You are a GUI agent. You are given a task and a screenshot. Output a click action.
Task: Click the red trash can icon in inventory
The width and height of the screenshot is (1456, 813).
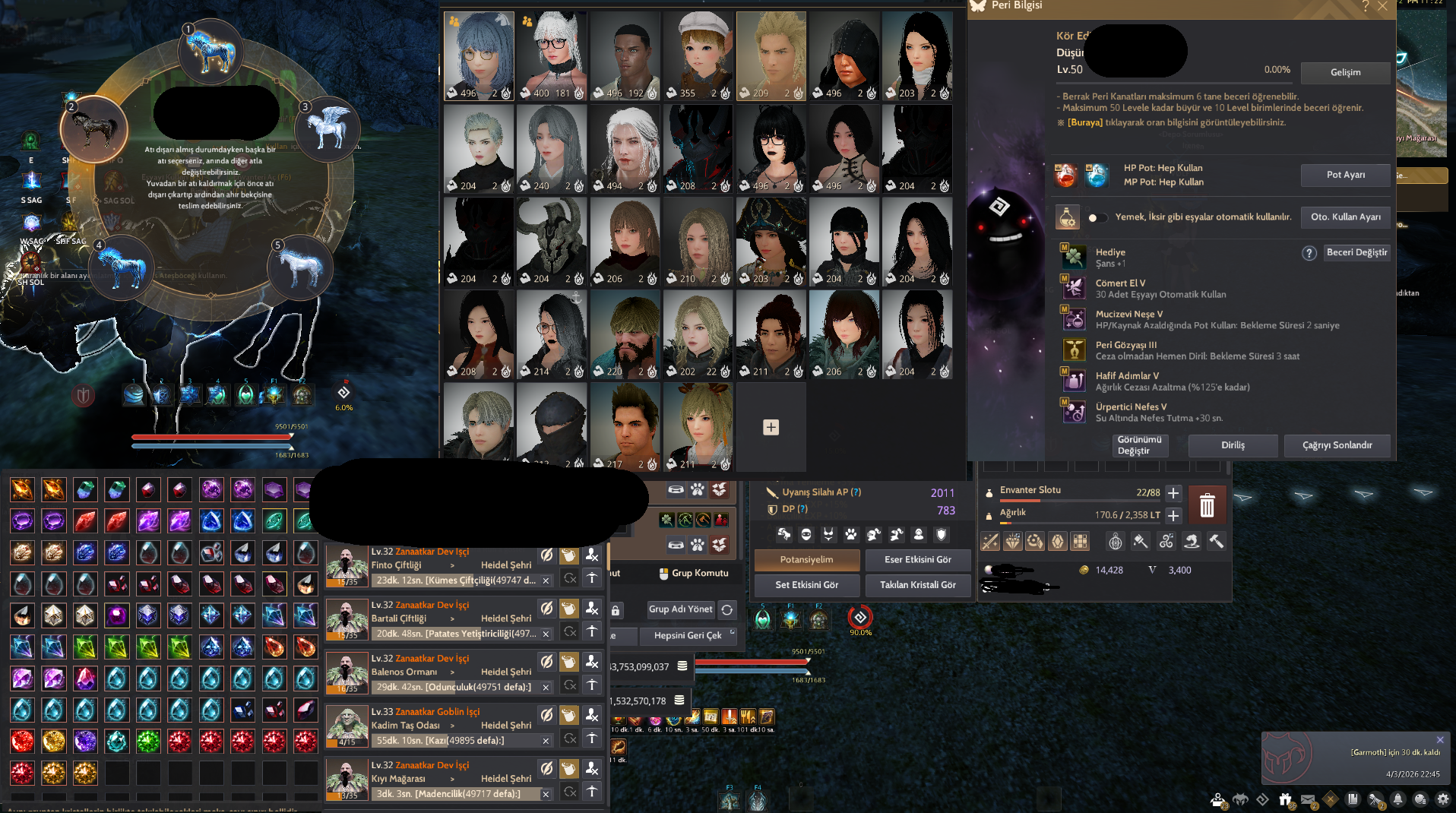click(1207, 505)
